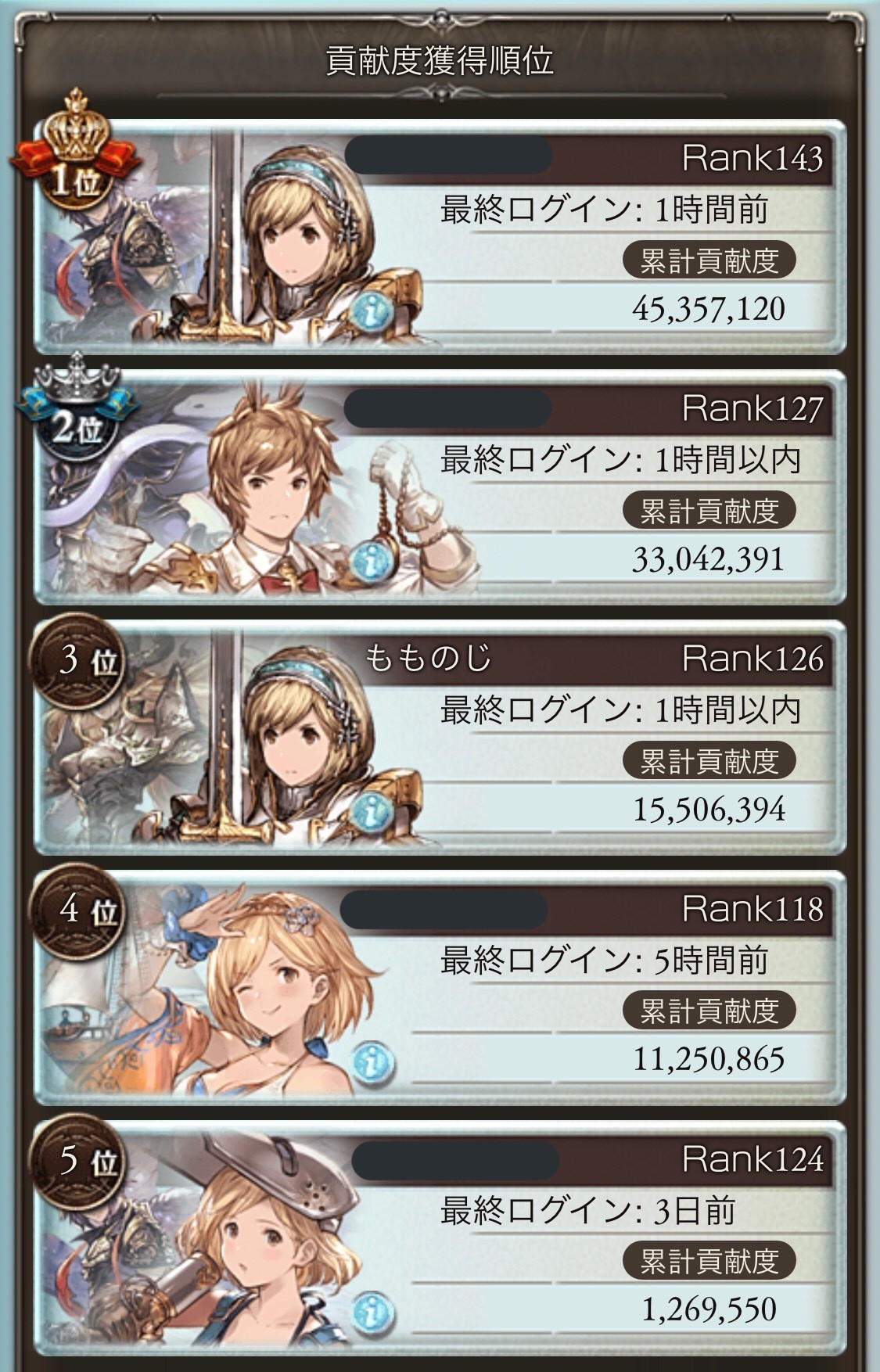
Task: Open the 4th place Rank118 player entry
Action: pos(594,986)
